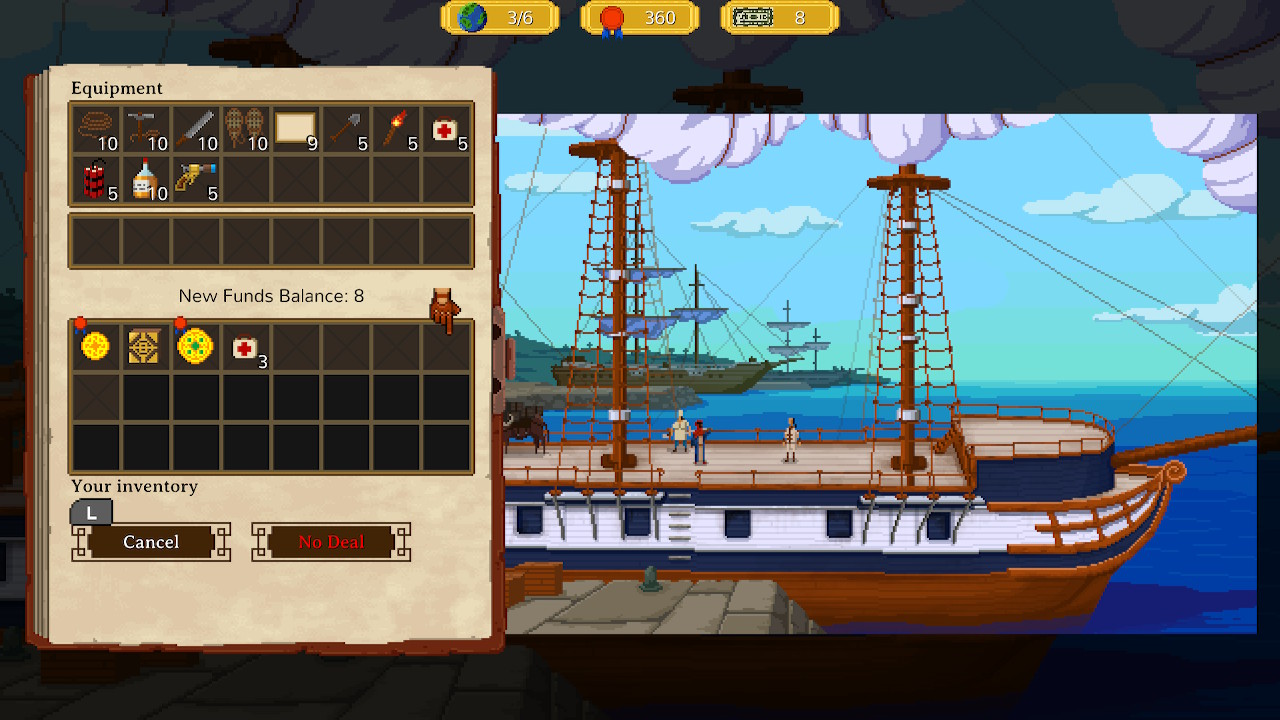
Task: Select the green-jeweled gold disc treasure
Action: tap(196, 346)
